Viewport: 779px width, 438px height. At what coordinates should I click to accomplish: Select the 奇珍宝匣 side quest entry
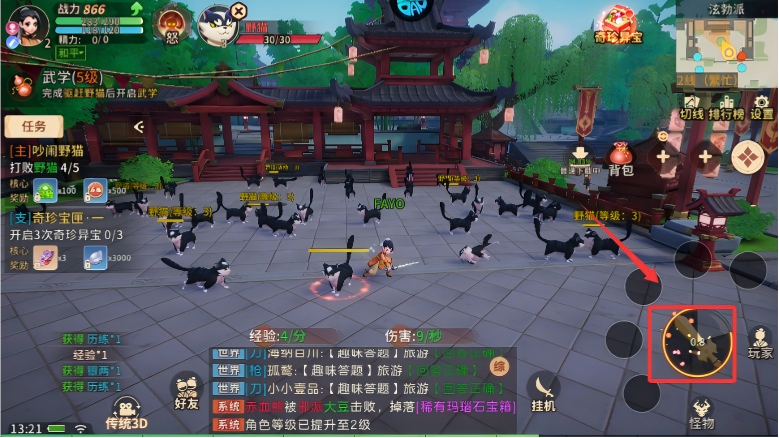pos(57,217)
